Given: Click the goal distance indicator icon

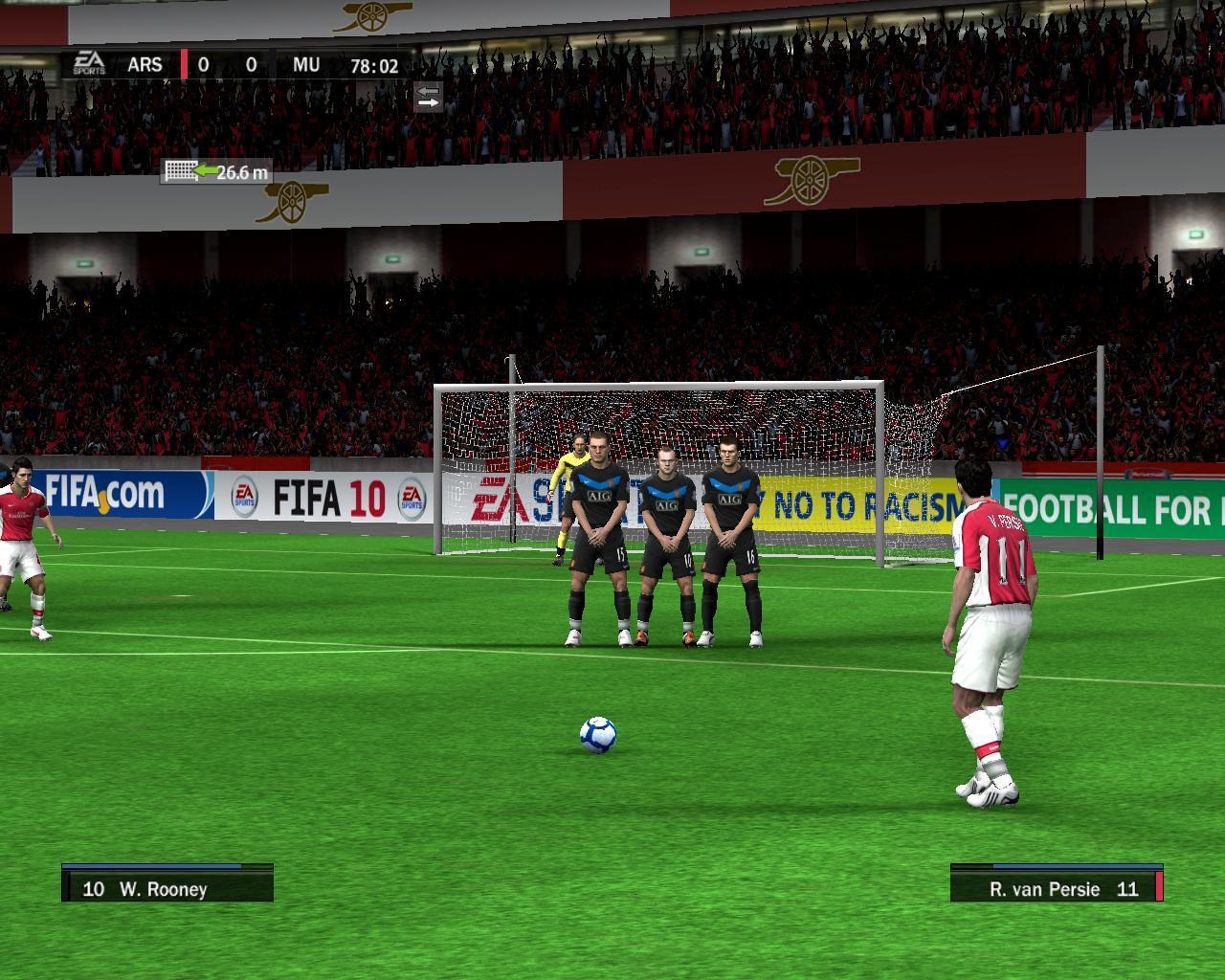Looking at the screenshot, I should (x=180, y=171).
